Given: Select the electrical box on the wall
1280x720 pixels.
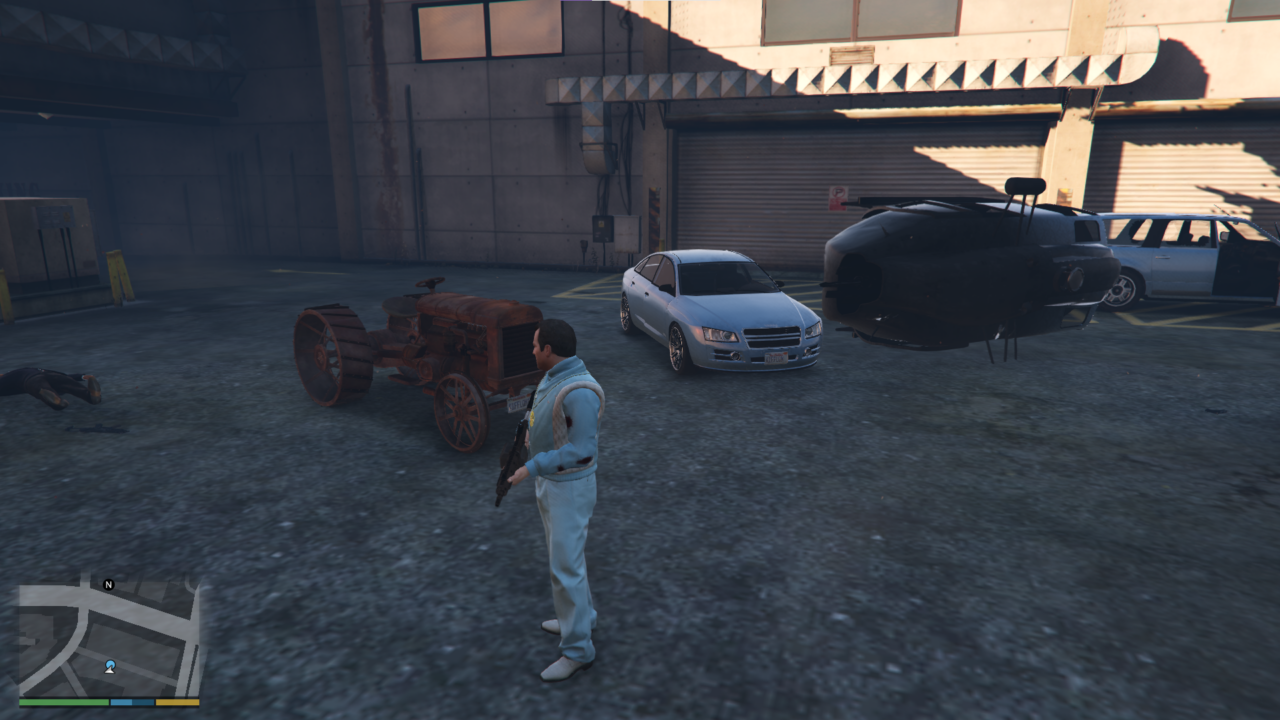Looking at the screenshot, I should (603, 230).
